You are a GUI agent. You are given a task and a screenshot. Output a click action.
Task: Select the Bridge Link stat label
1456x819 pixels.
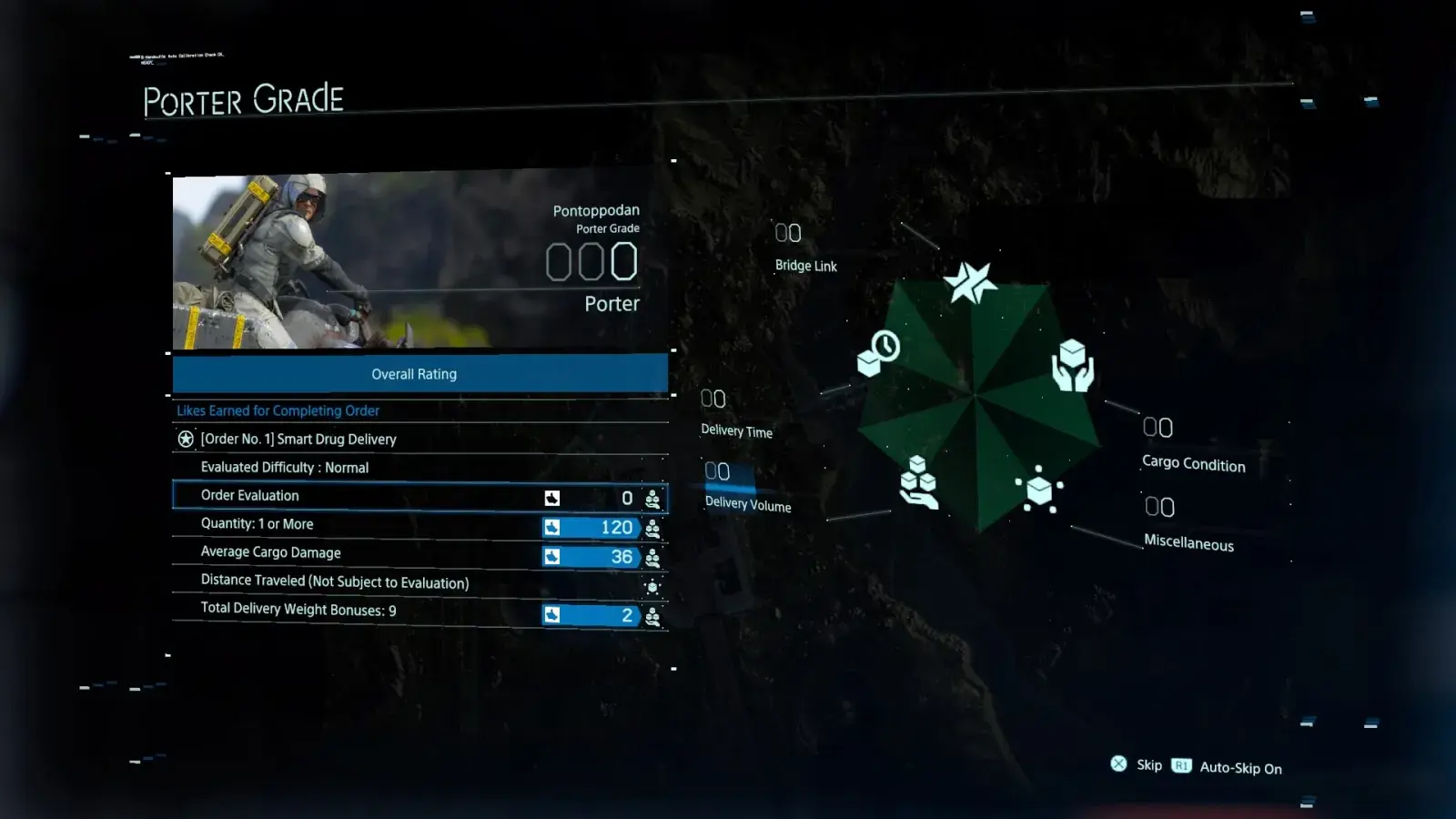click(805, 266)
